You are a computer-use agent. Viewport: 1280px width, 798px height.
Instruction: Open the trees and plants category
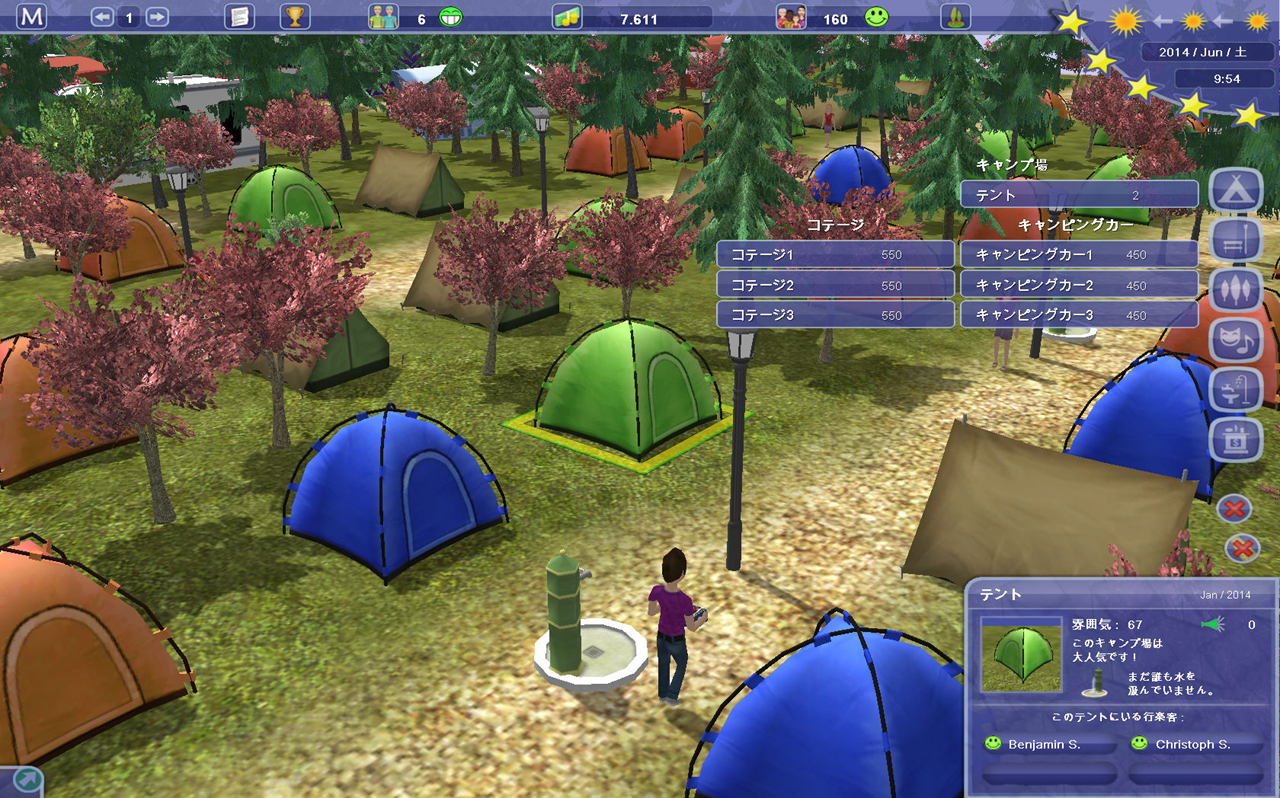coord(1236,290)
